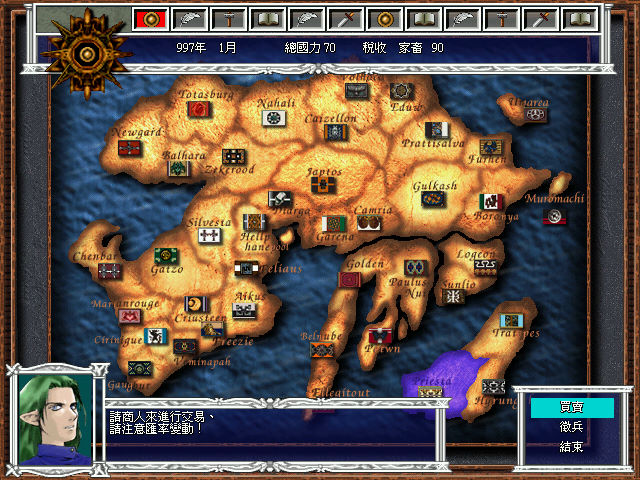
Task: Choose the Newgard flag on the map
Action: click(x=129, y=148)
